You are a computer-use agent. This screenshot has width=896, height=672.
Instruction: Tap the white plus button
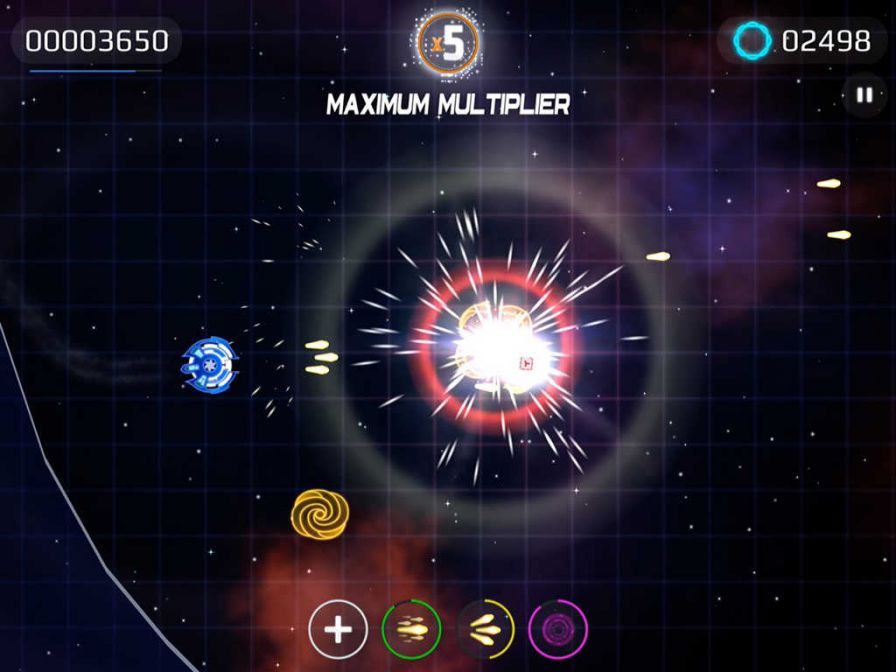tap(338, 630)
